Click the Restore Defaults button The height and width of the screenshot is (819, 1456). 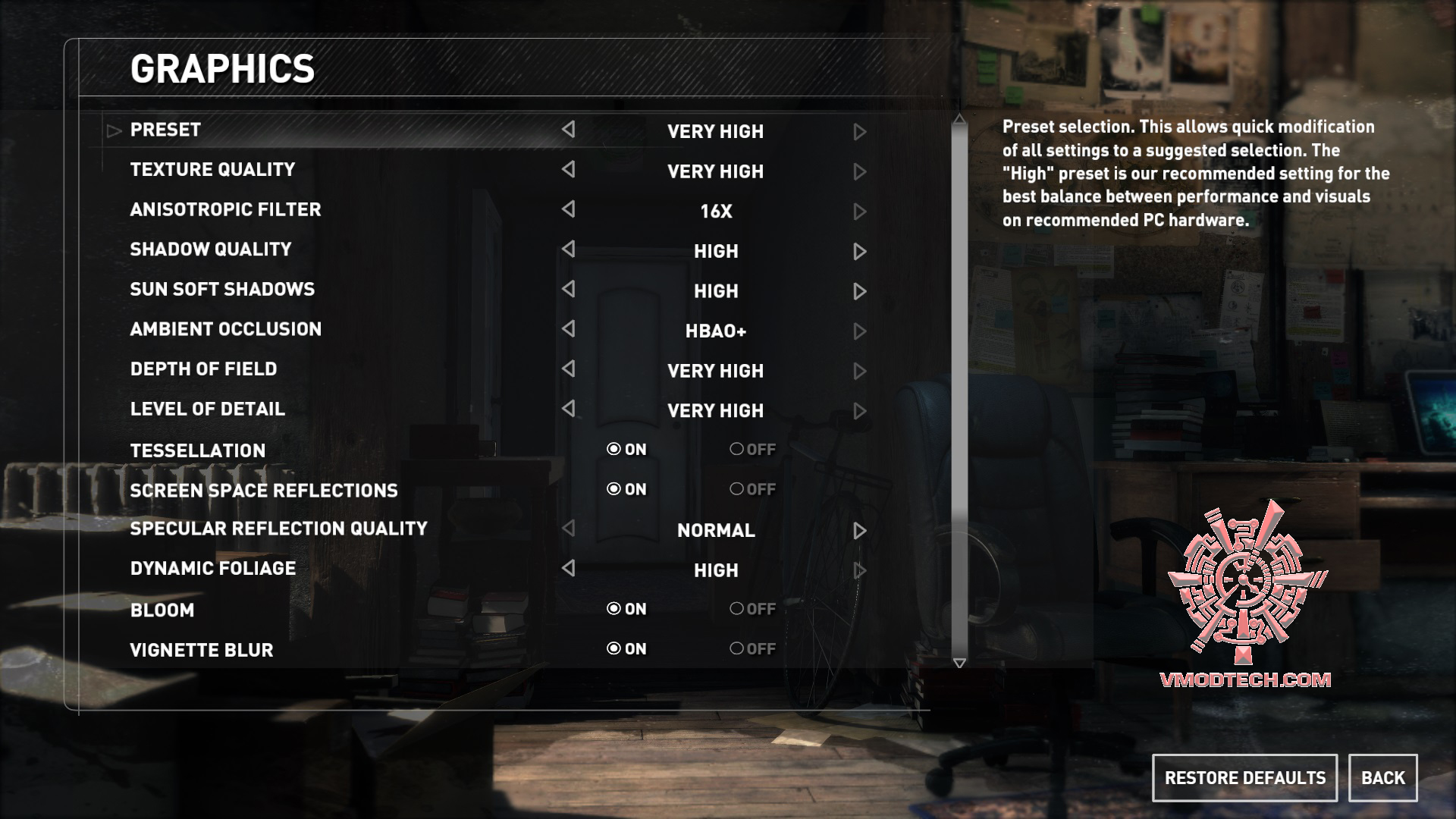[1245, 777]
